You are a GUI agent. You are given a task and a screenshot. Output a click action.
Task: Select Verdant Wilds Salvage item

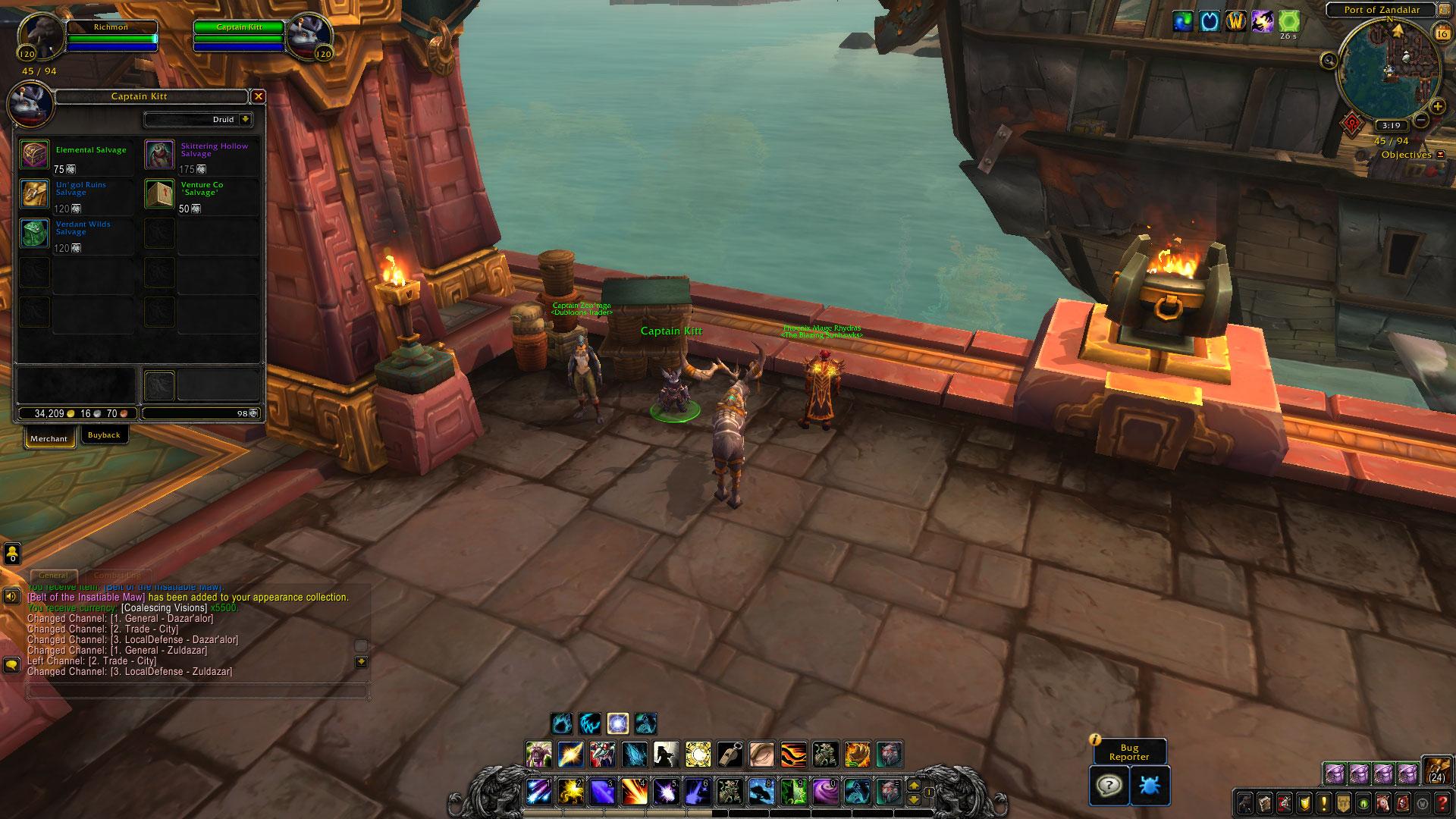(35, 234)
